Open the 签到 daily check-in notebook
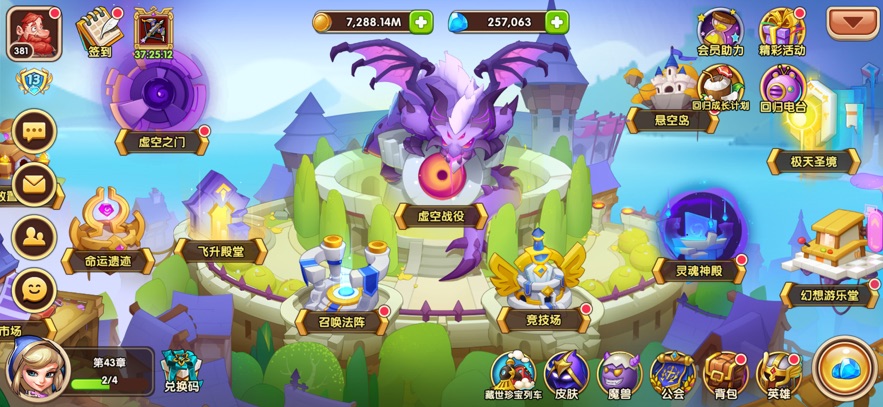 pyautogui.click(x=98, y=29)
